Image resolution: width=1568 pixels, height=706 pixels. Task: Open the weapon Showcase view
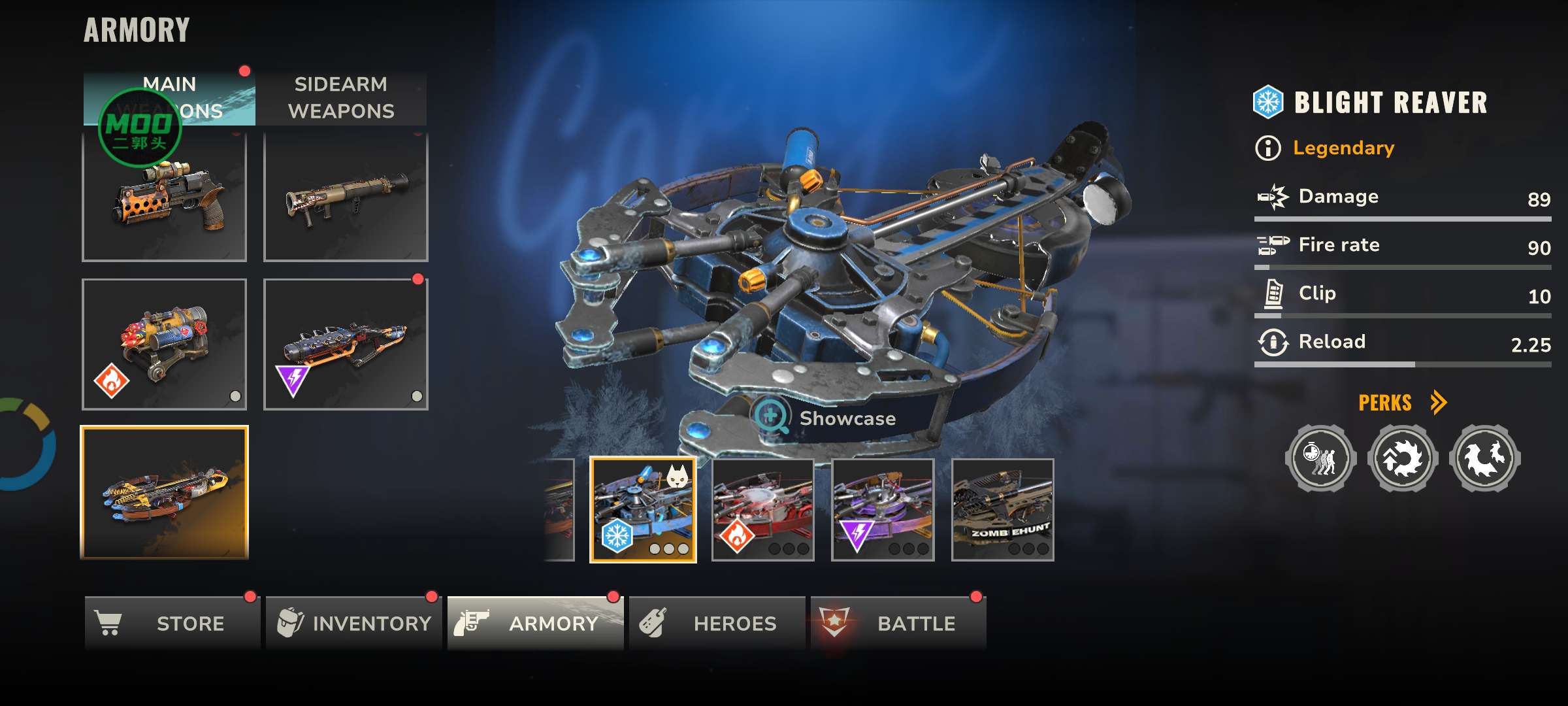coord(825,418)
